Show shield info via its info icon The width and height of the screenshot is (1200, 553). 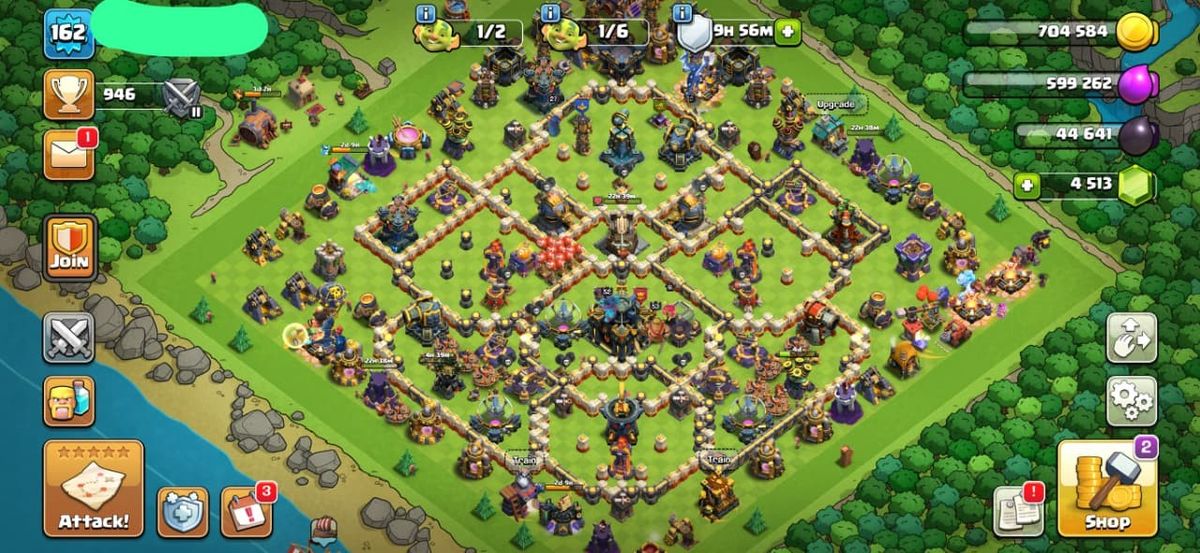684,14
